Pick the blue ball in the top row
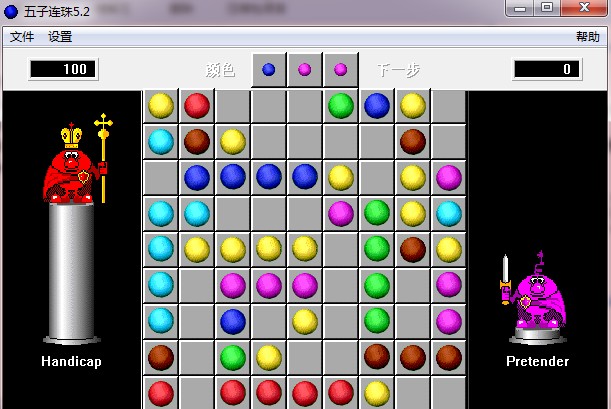The height and width of the screenshot is (409, 611). 377,105
